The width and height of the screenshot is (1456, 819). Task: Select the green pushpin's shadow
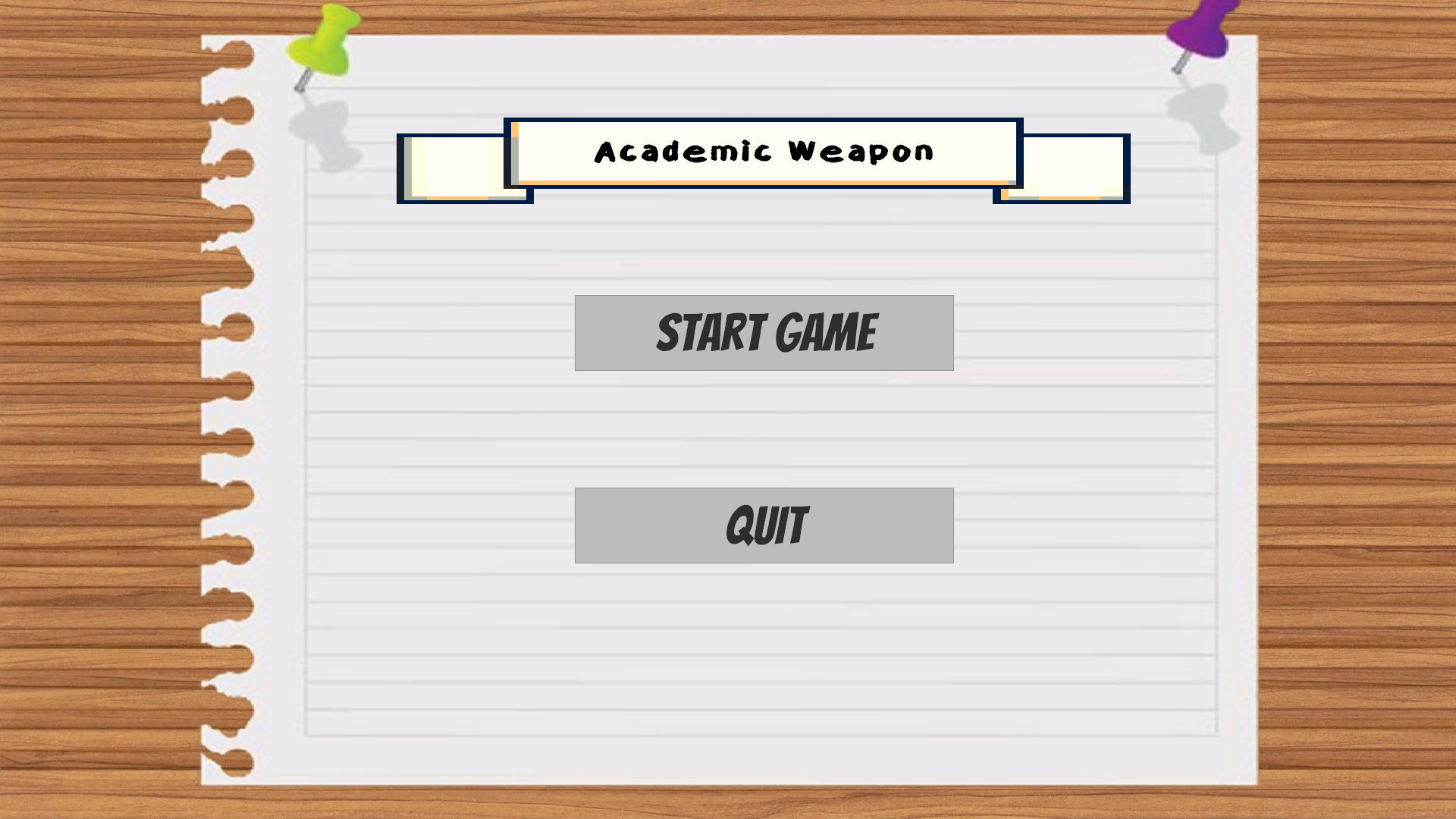pos(318,125)
